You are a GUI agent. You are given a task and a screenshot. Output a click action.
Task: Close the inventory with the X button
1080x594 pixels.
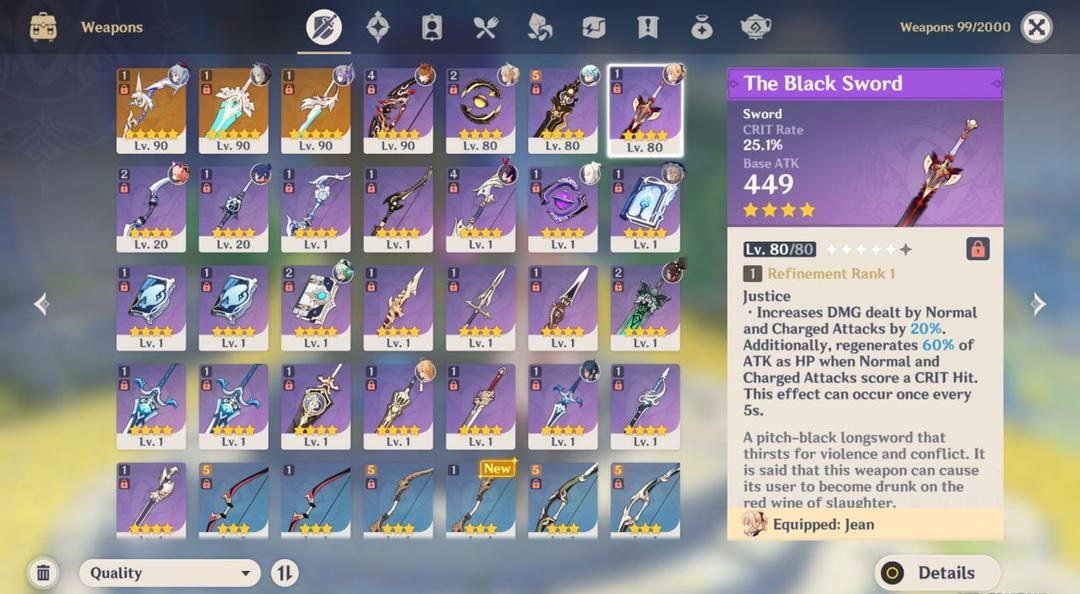1037,27
